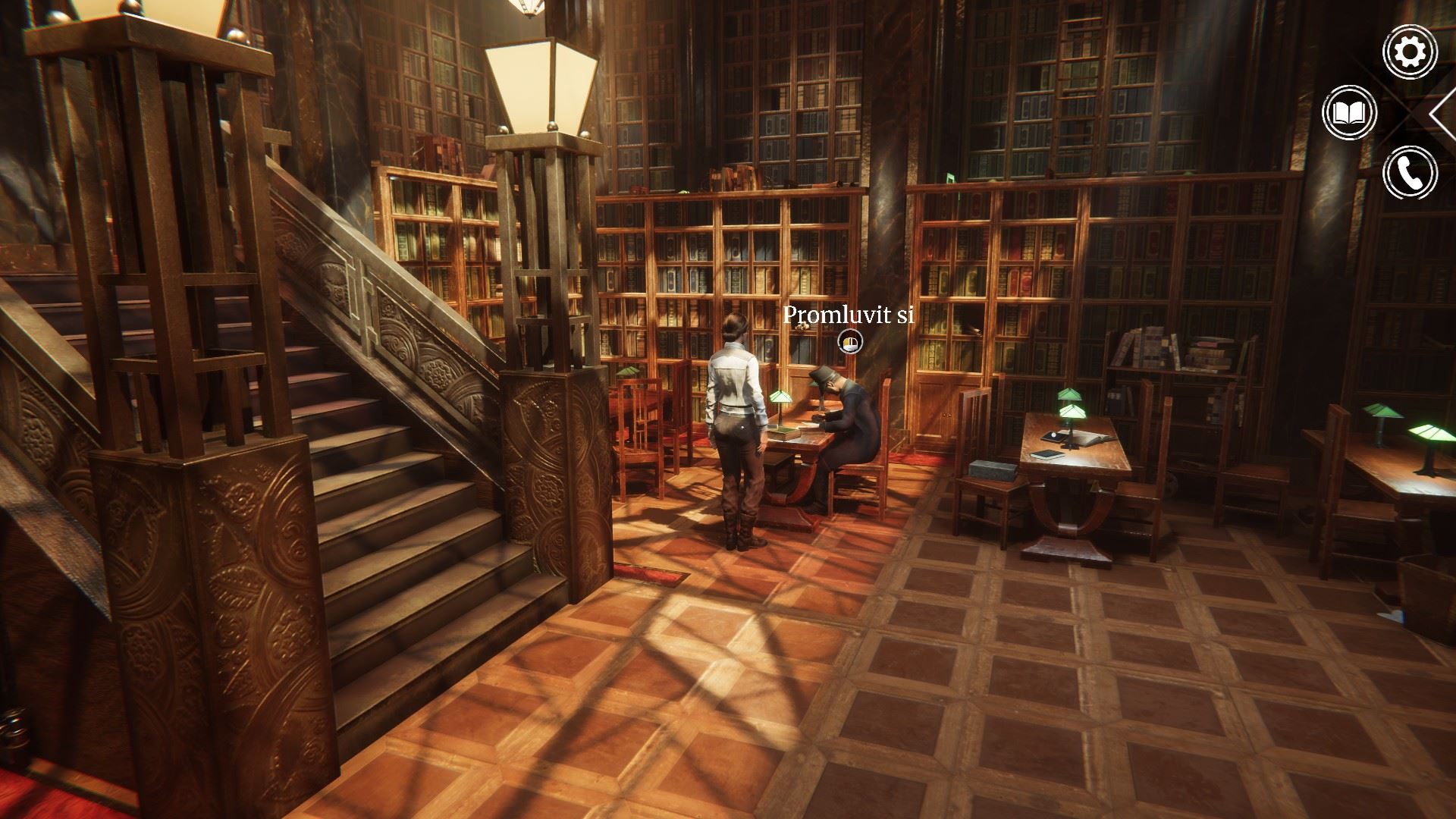This screenshot has height=819, width=1456.
Task: Open the phone call icon
Action: 1410,173
